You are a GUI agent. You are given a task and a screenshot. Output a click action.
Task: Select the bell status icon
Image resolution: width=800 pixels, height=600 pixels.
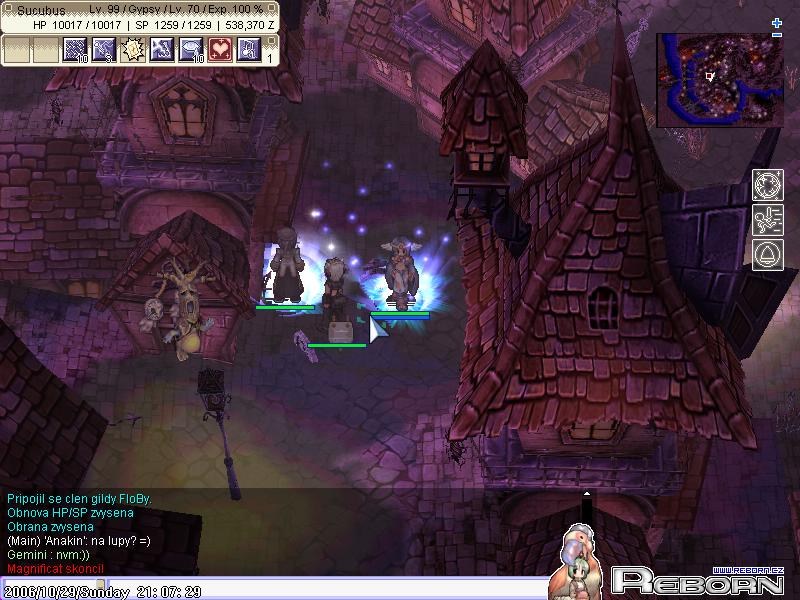click(x=767, y=254)
